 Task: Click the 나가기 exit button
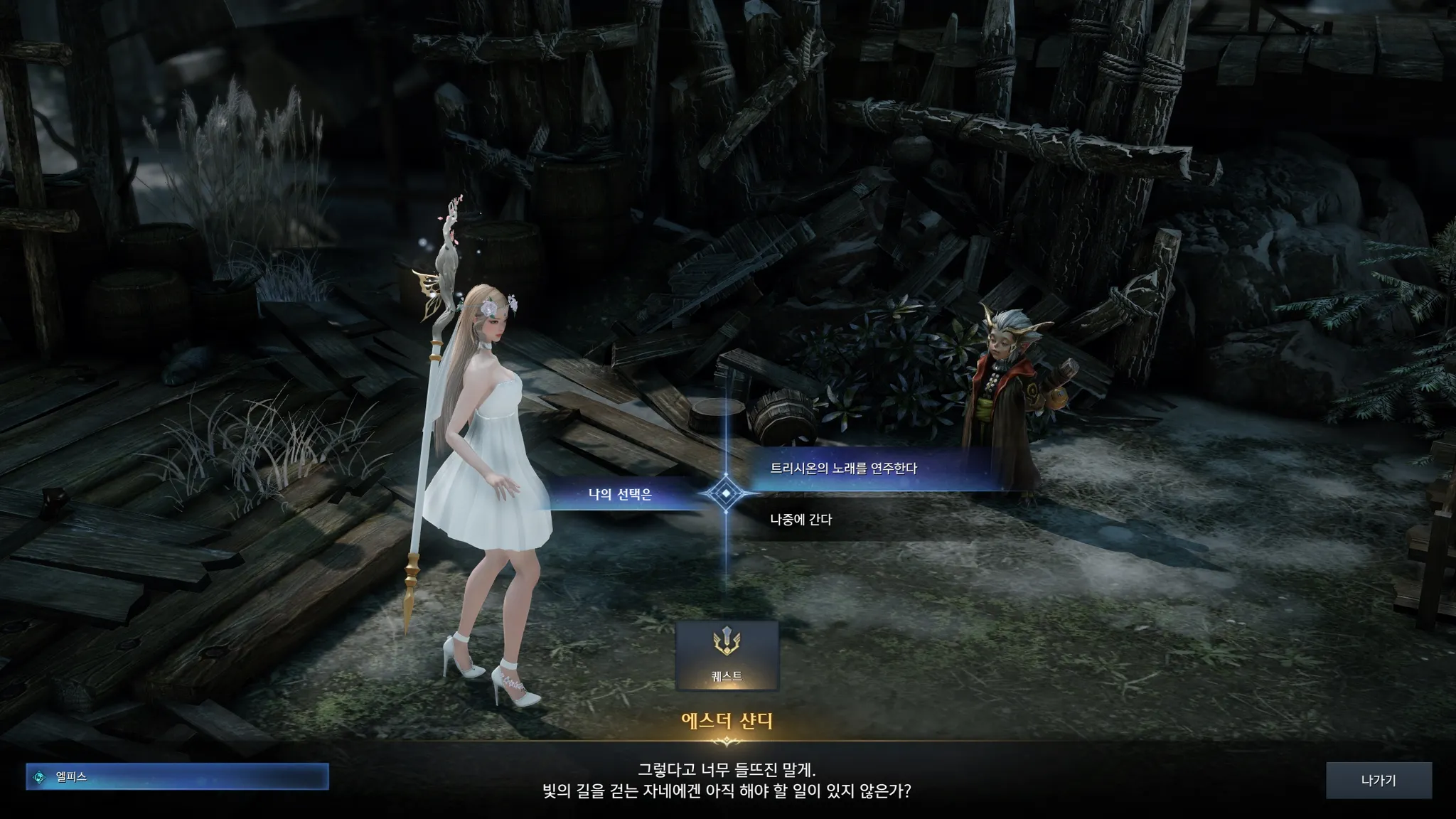1378,781
